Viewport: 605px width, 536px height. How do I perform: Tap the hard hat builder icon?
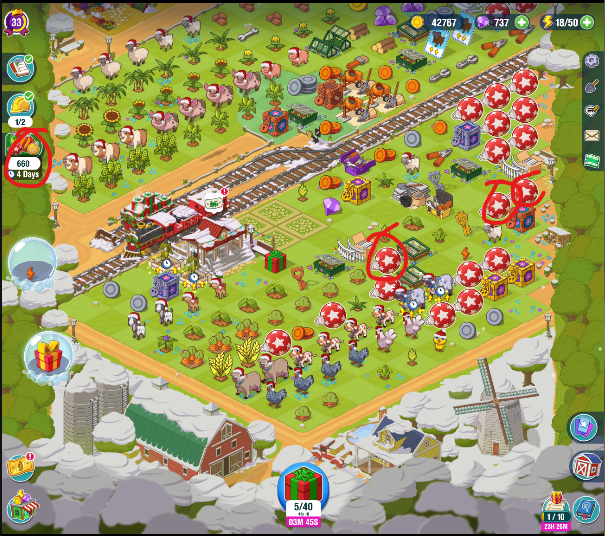click(21, 106)
